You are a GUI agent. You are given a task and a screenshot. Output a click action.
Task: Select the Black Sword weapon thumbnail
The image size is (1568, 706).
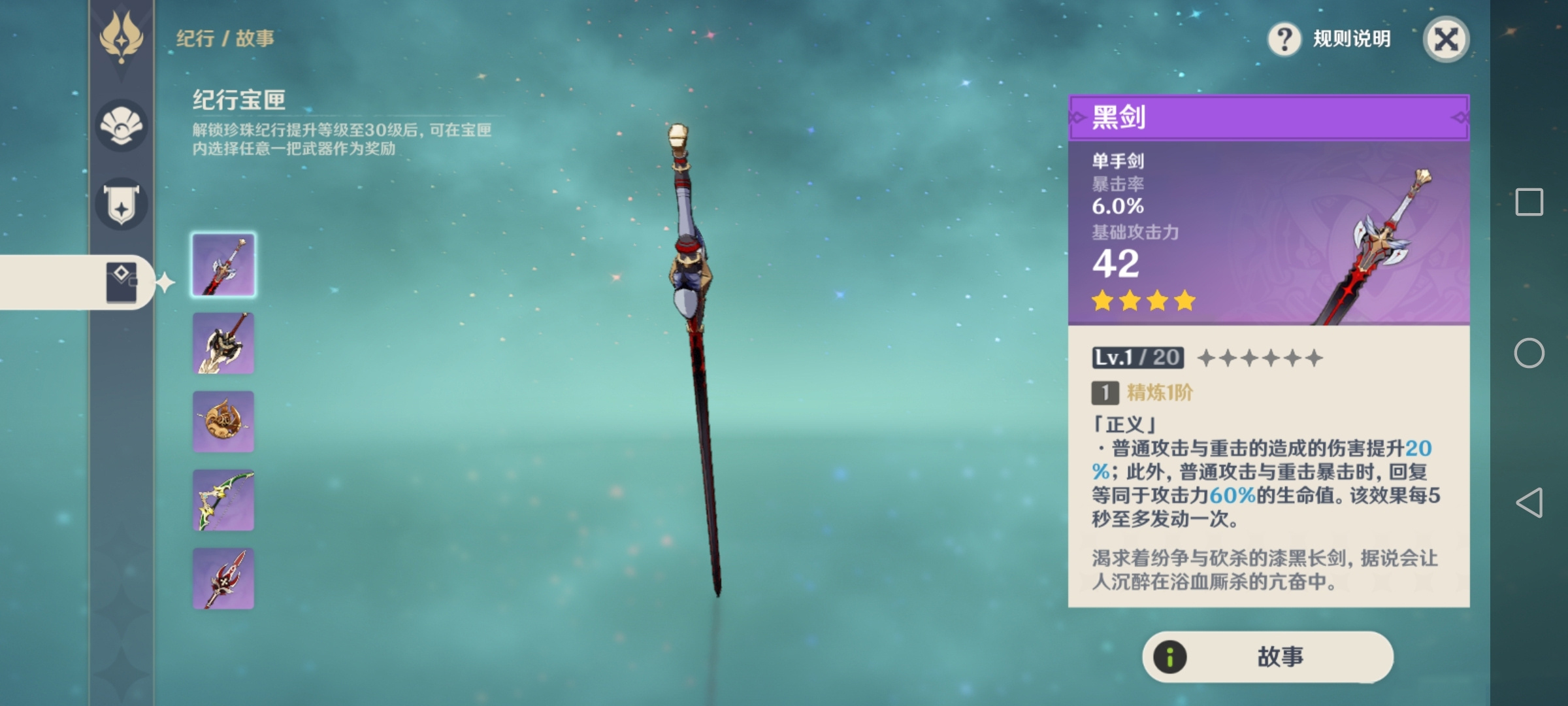tap(223, 265)
